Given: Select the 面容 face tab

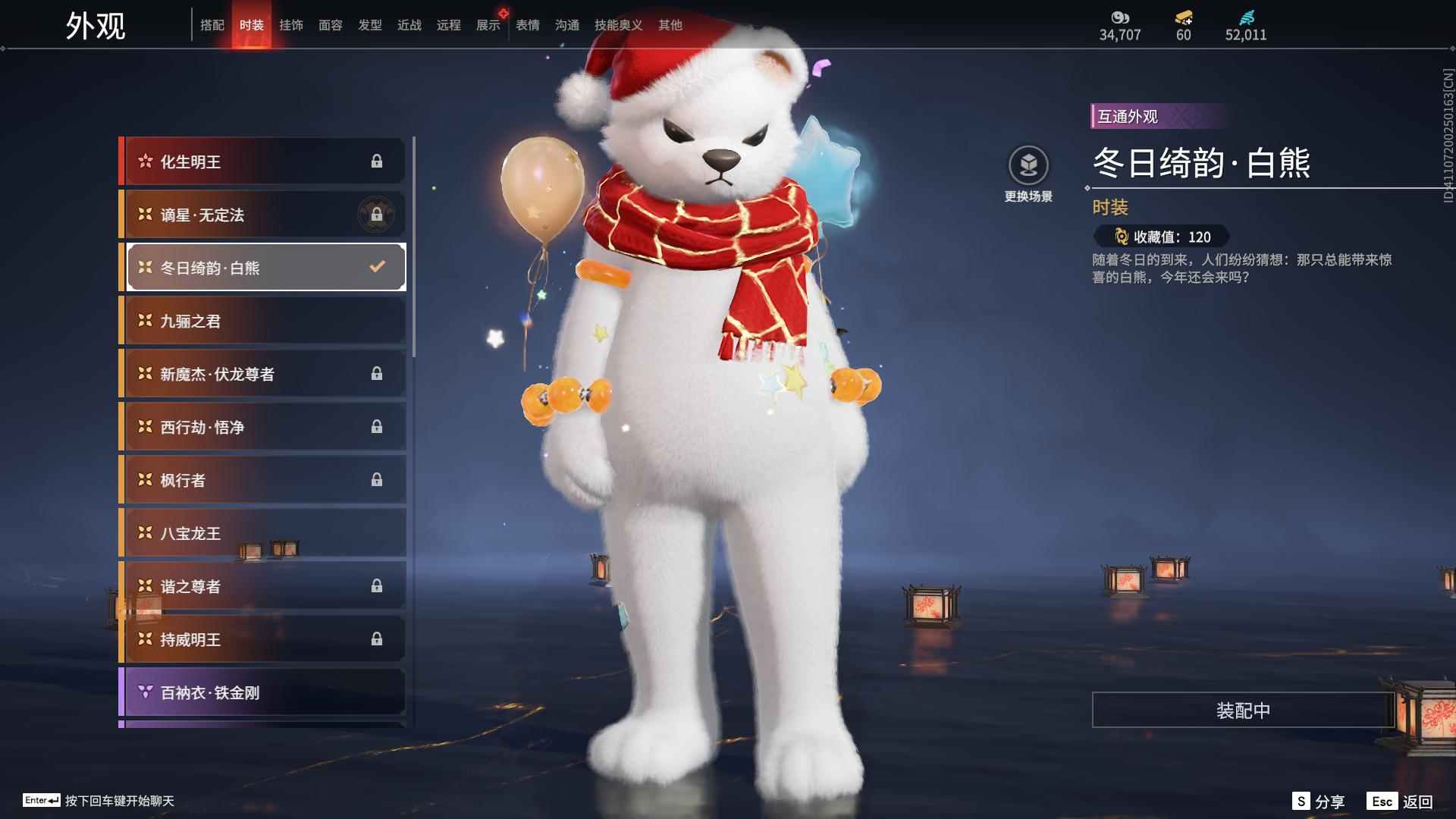Looking at the screenshot, I should pyautogui.click(x=331, y=25).
